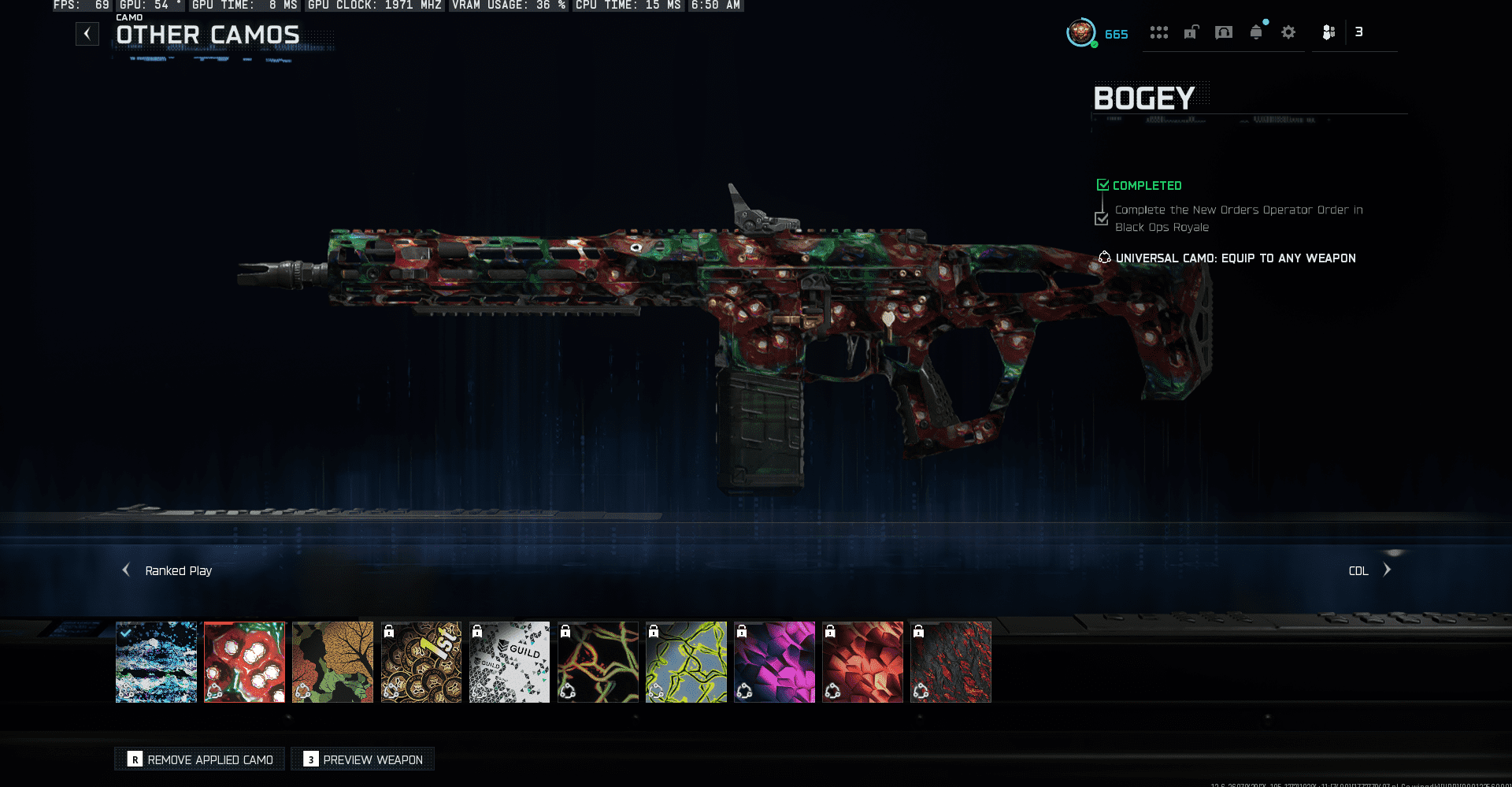Open the grid menu icon
Viewport: 1512px width, 787px height.
[x=1158, y=32]
